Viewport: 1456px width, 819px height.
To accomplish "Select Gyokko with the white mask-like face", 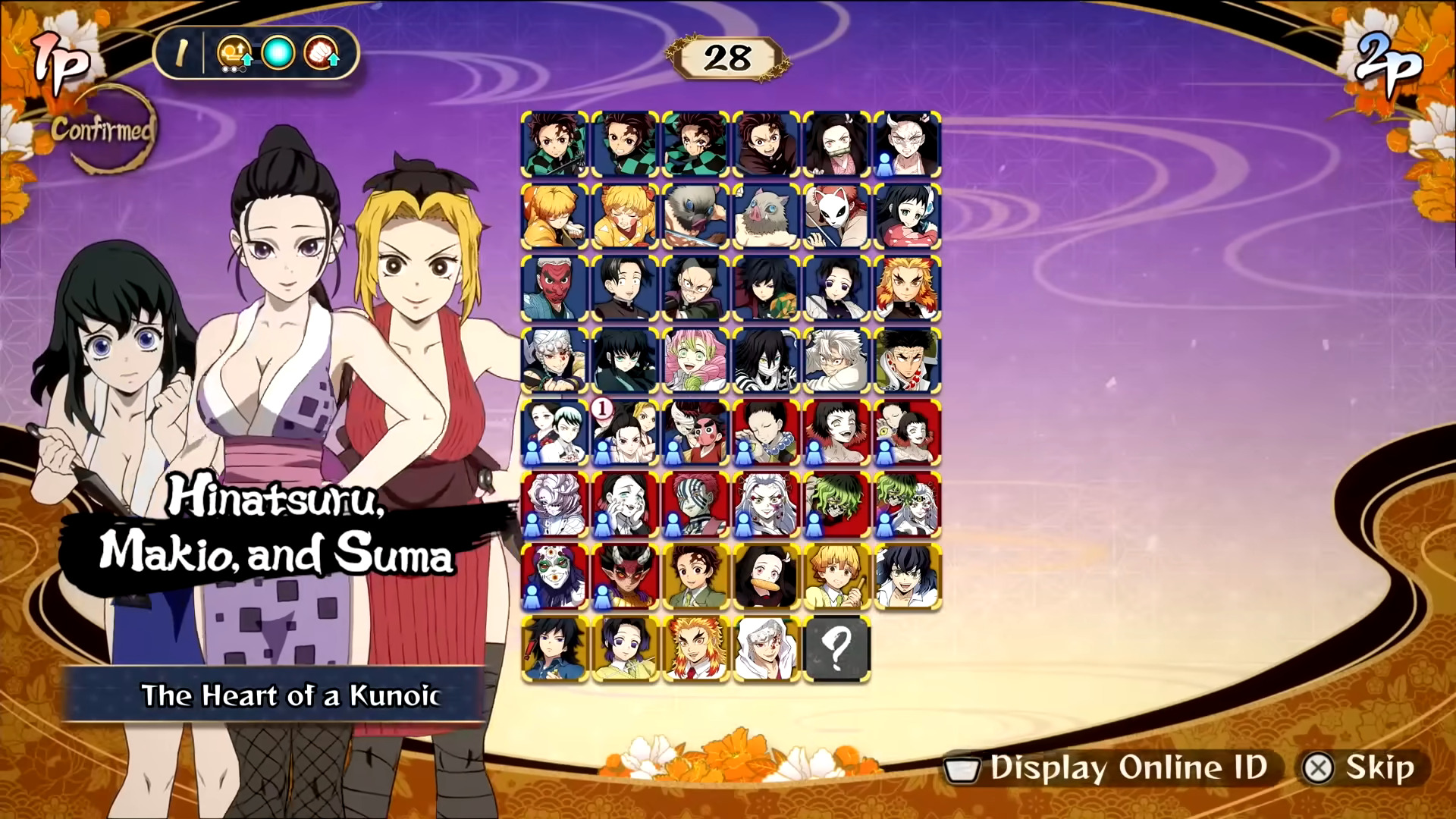I will pos(554,576).
